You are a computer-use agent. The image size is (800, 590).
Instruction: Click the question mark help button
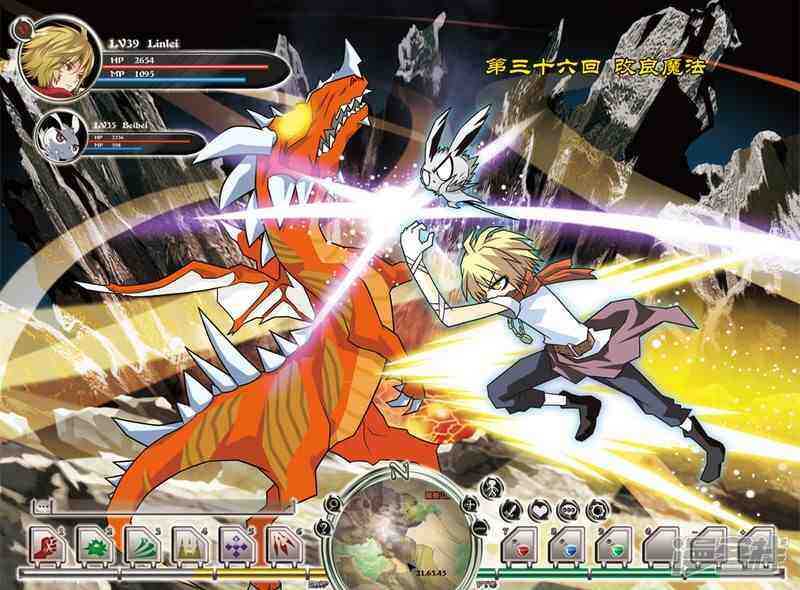click(322, 527)
